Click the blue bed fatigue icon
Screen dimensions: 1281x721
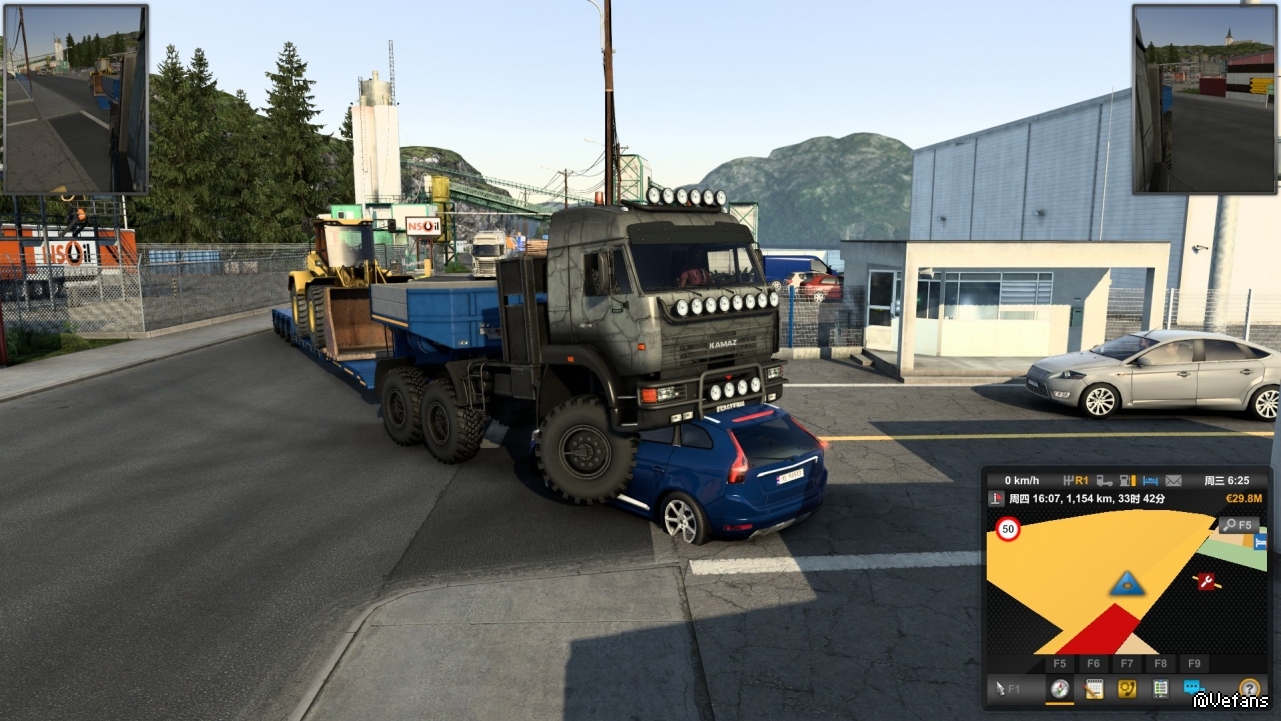tap(1150, 480)
